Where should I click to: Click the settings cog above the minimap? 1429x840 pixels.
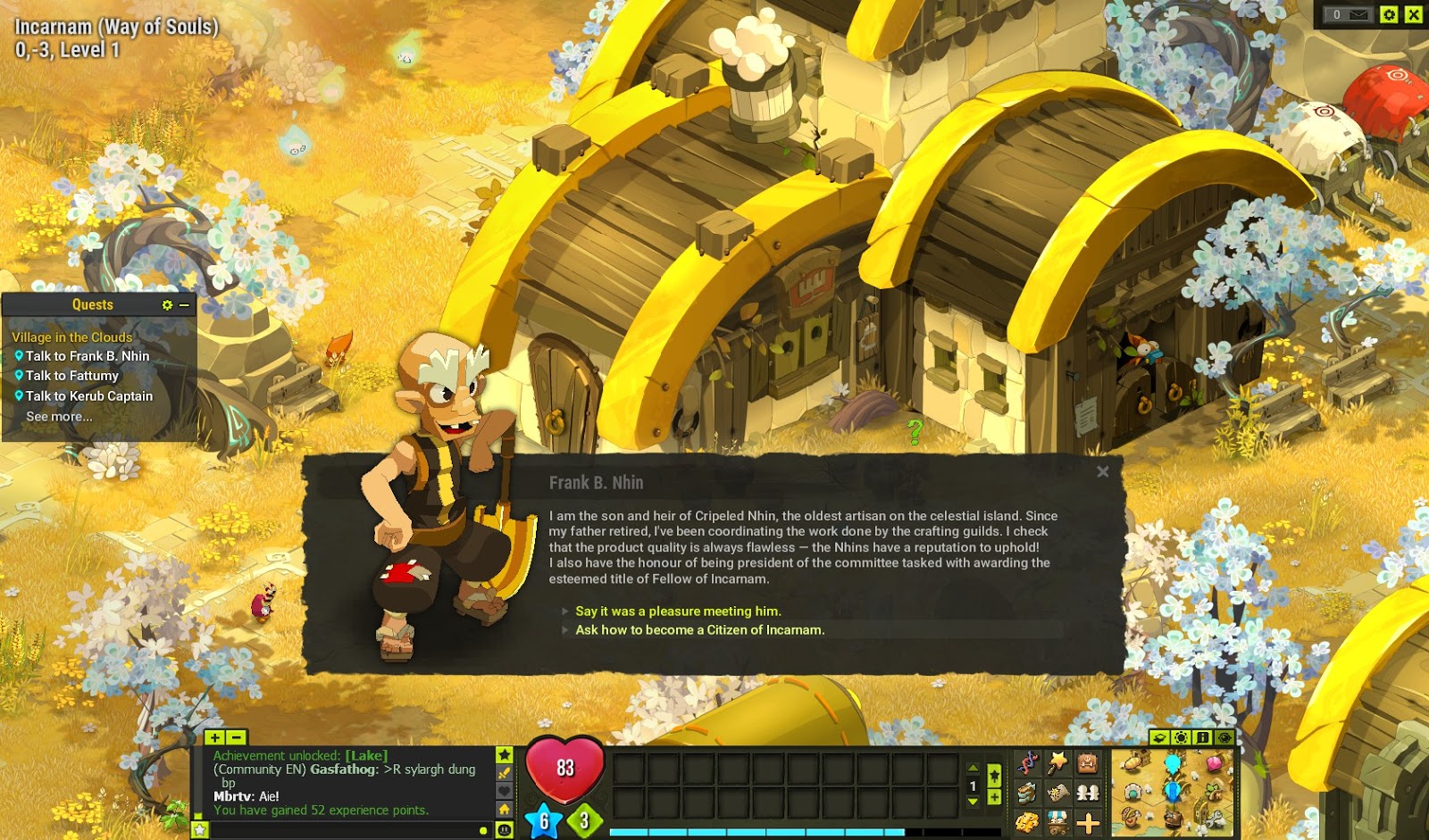[x=1181, y=737]
